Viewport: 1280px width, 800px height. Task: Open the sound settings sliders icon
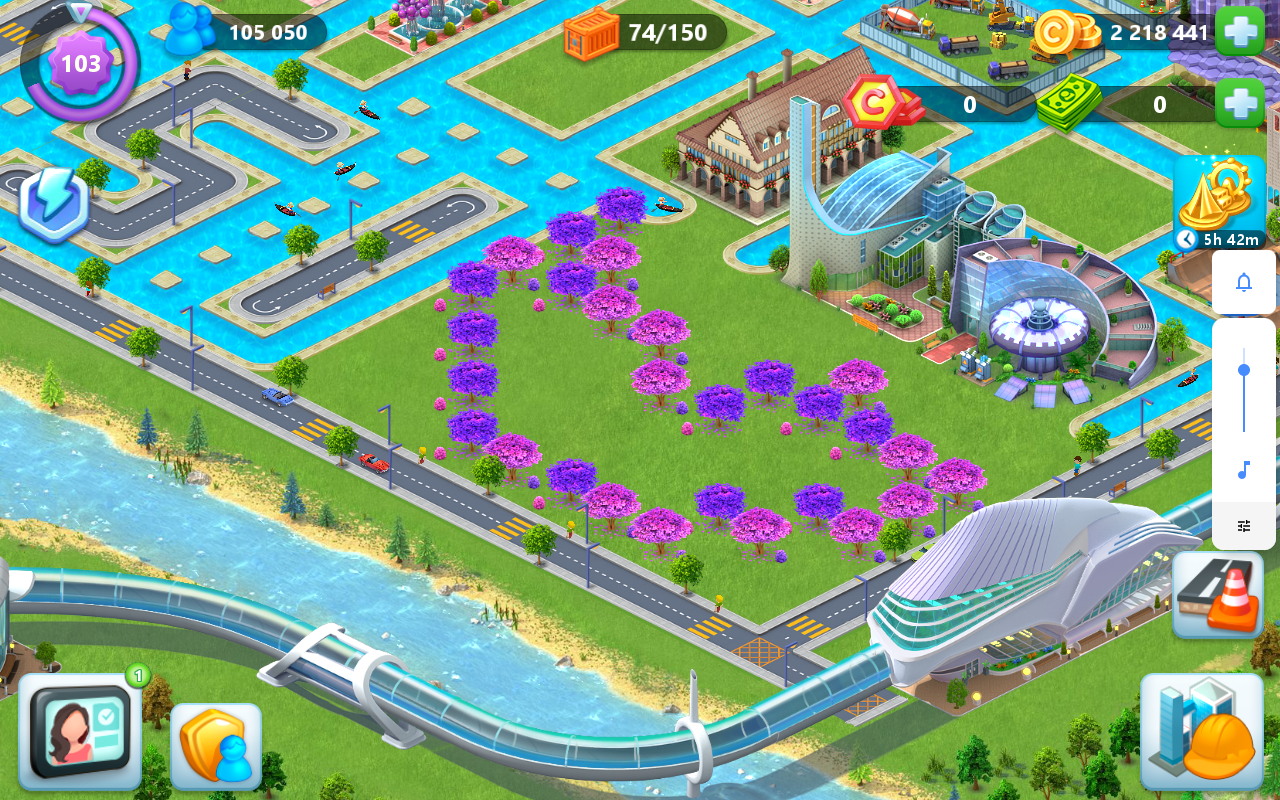pos(1244,526)
